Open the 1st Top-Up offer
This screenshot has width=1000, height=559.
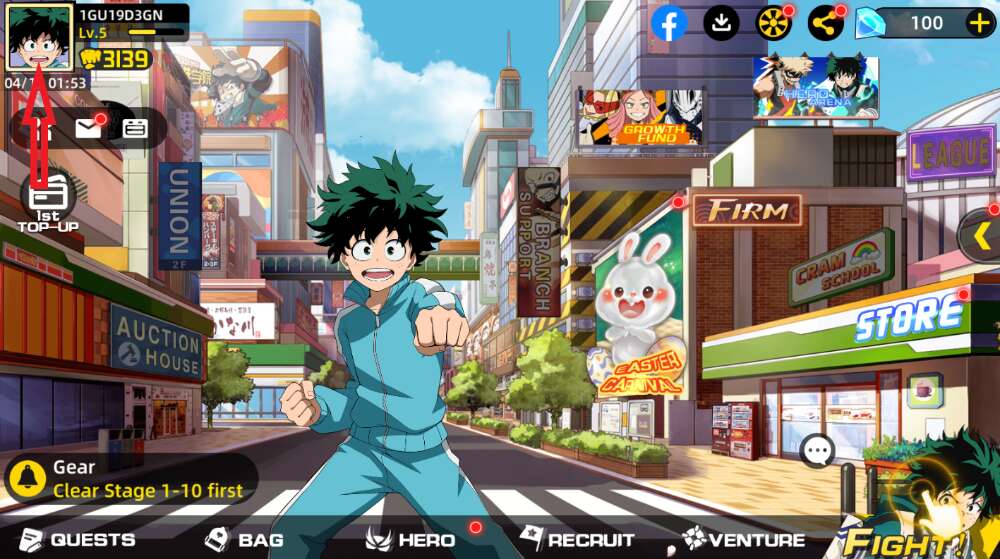point(47,200)
